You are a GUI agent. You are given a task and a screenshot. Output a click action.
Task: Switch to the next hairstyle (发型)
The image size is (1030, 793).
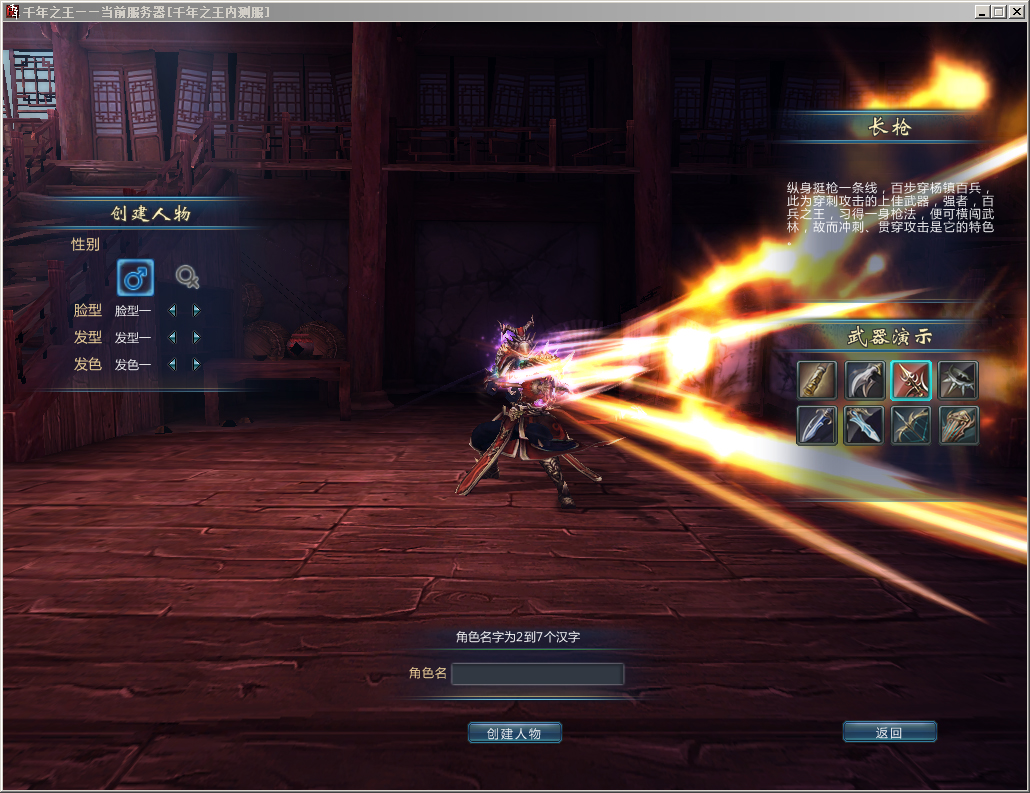(x=196, y=338)
